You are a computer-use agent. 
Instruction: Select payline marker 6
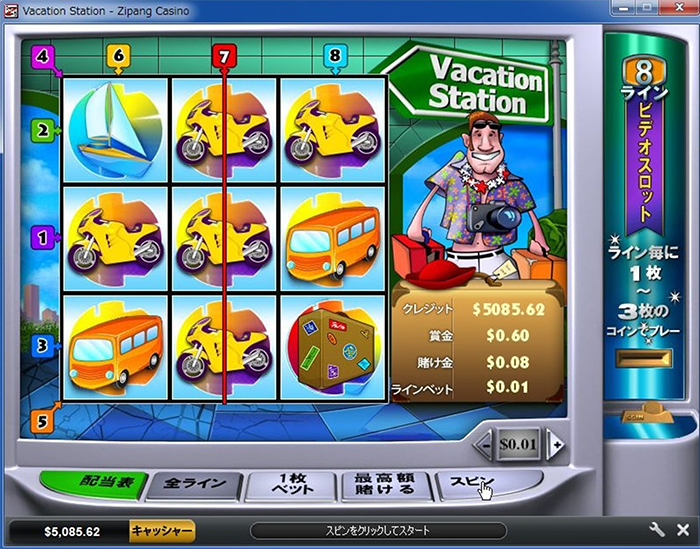click(x=118, y=58)
